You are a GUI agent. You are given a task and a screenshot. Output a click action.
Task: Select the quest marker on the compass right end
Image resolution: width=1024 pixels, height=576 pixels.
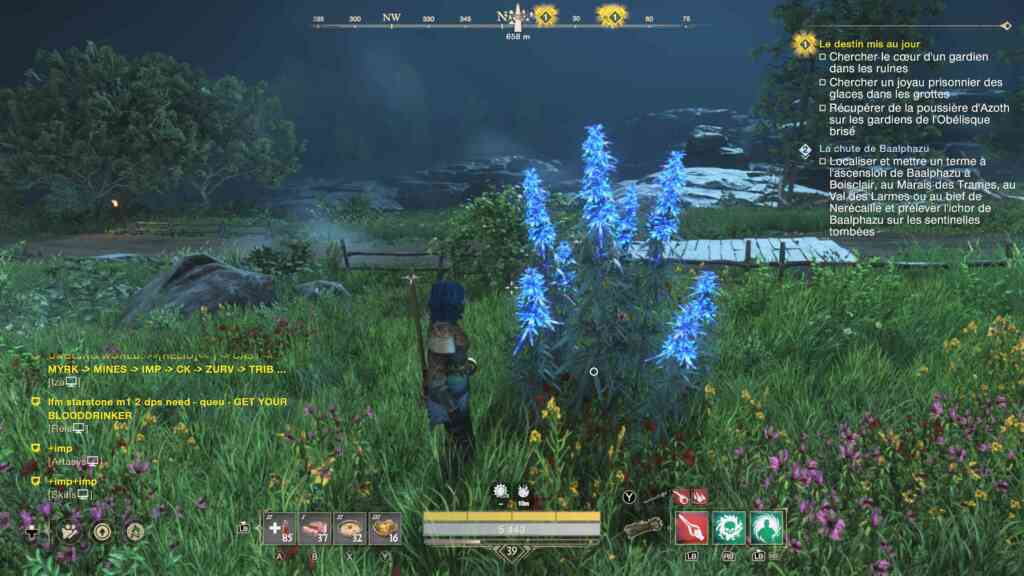[612, 16]
